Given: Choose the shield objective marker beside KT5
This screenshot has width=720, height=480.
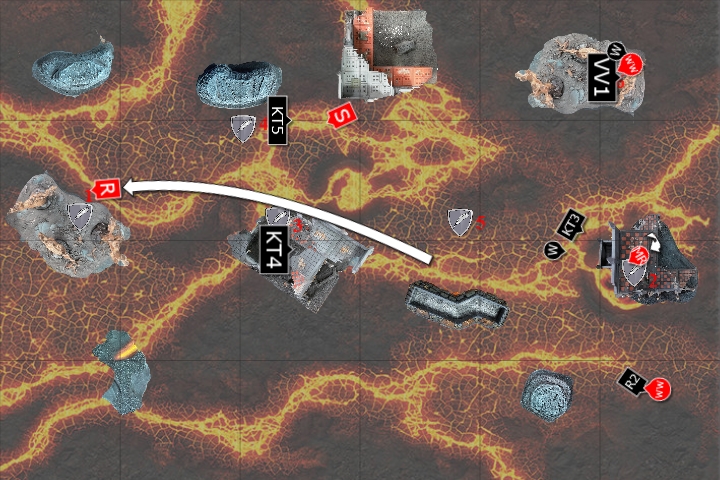Looking at the screenshot, I should 243,127.
